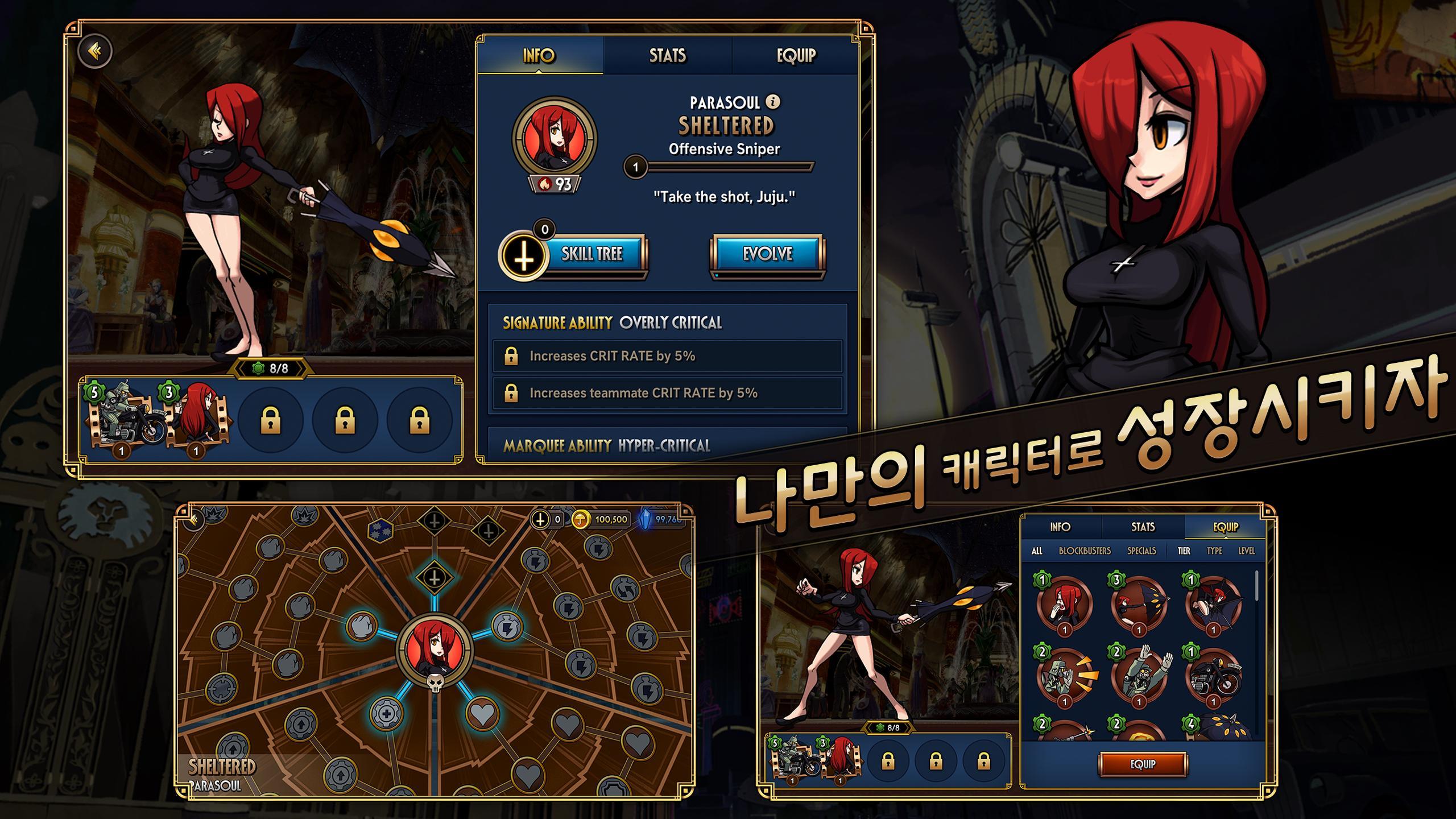
Task: Switch to the STATS tab
Action: point(667,56)
